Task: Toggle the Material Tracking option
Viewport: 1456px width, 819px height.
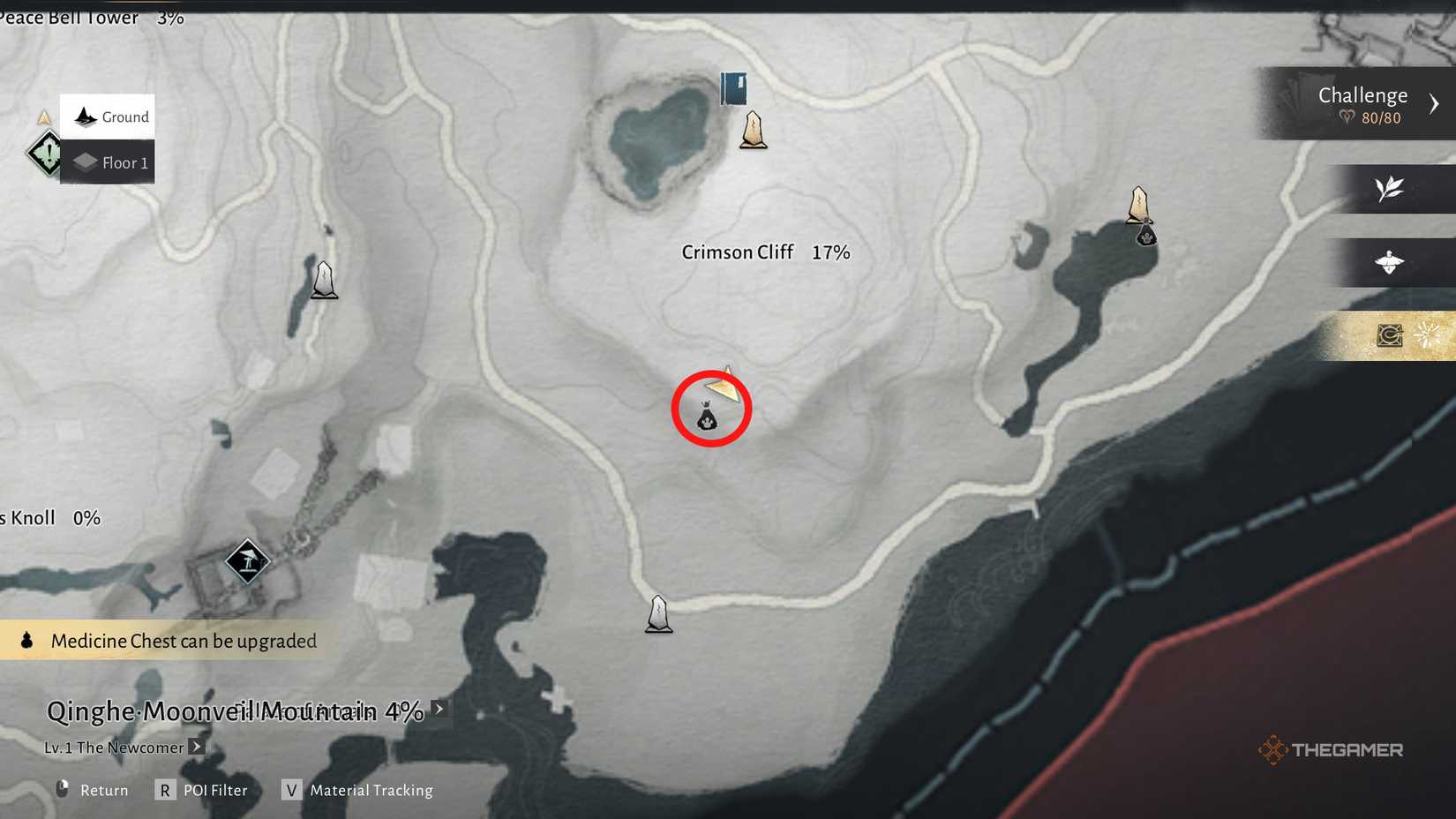Action: (370, 790)
